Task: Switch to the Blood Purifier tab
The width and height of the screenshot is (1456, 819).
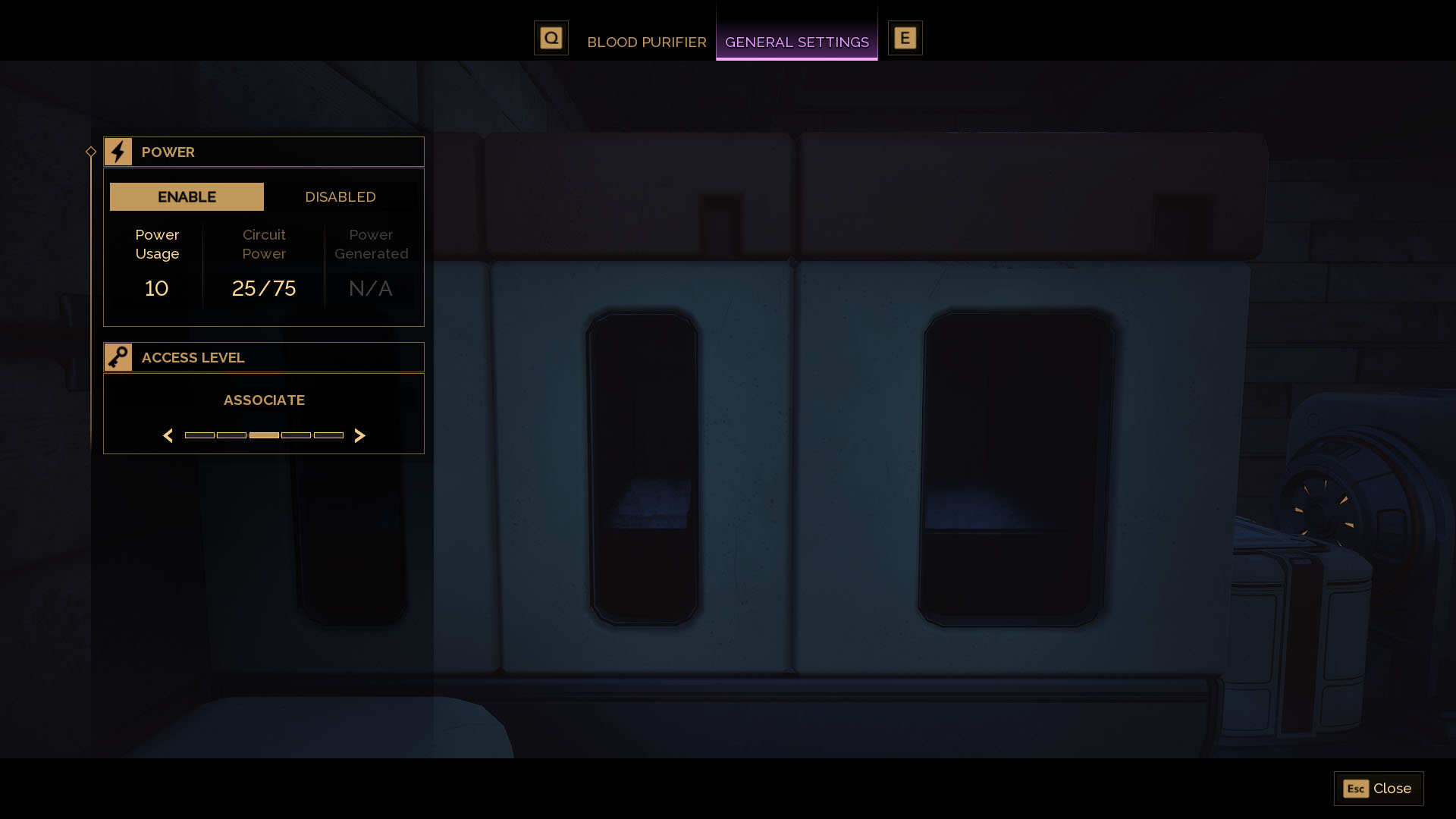Action: coord(646,42)
